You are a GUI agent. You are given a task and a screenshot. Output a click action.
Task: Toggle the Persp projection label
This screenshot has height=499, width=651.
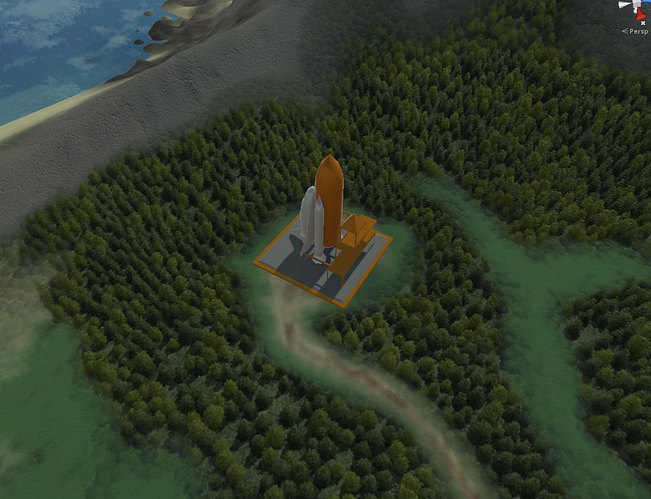coord(636,31)
